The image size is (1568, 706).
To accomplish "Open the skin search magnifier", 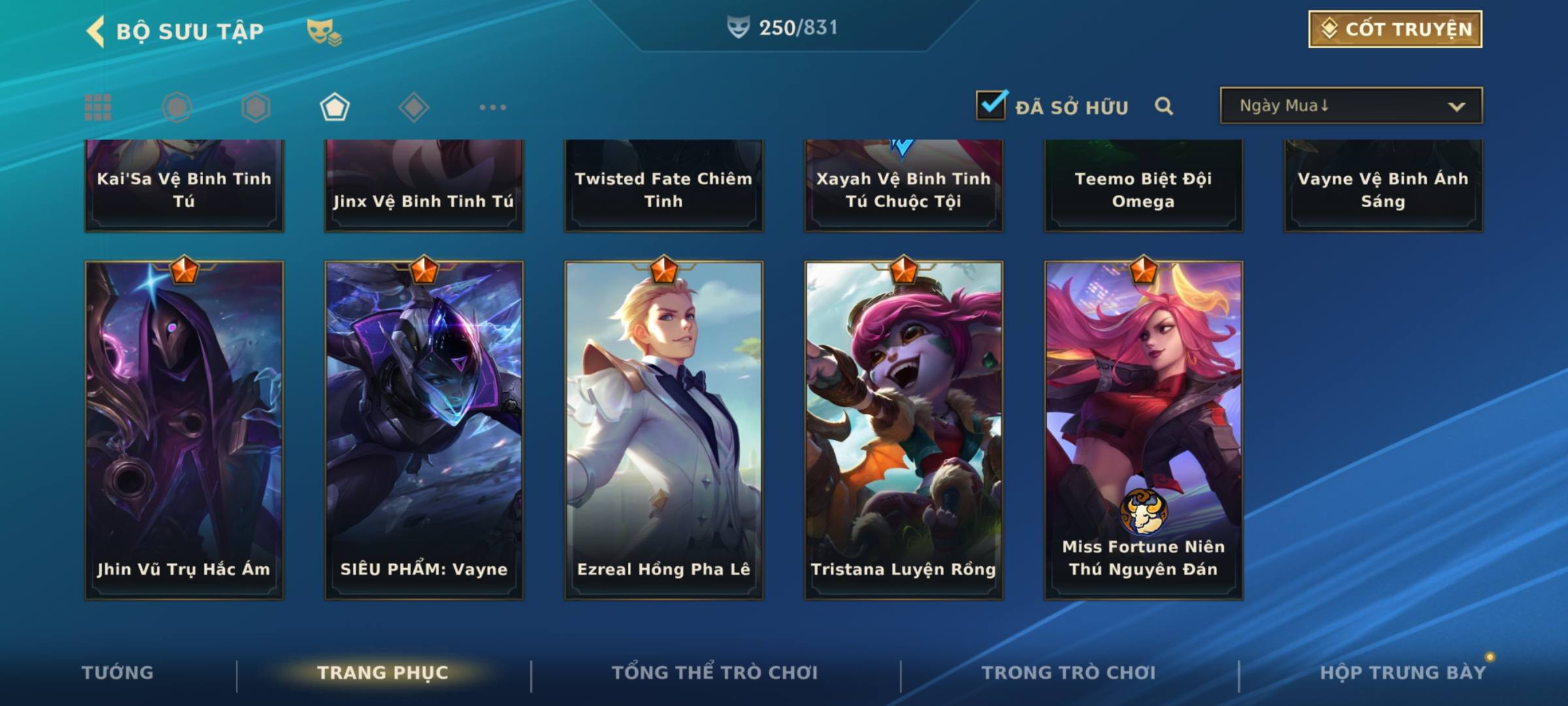I will pos(1164,106).
